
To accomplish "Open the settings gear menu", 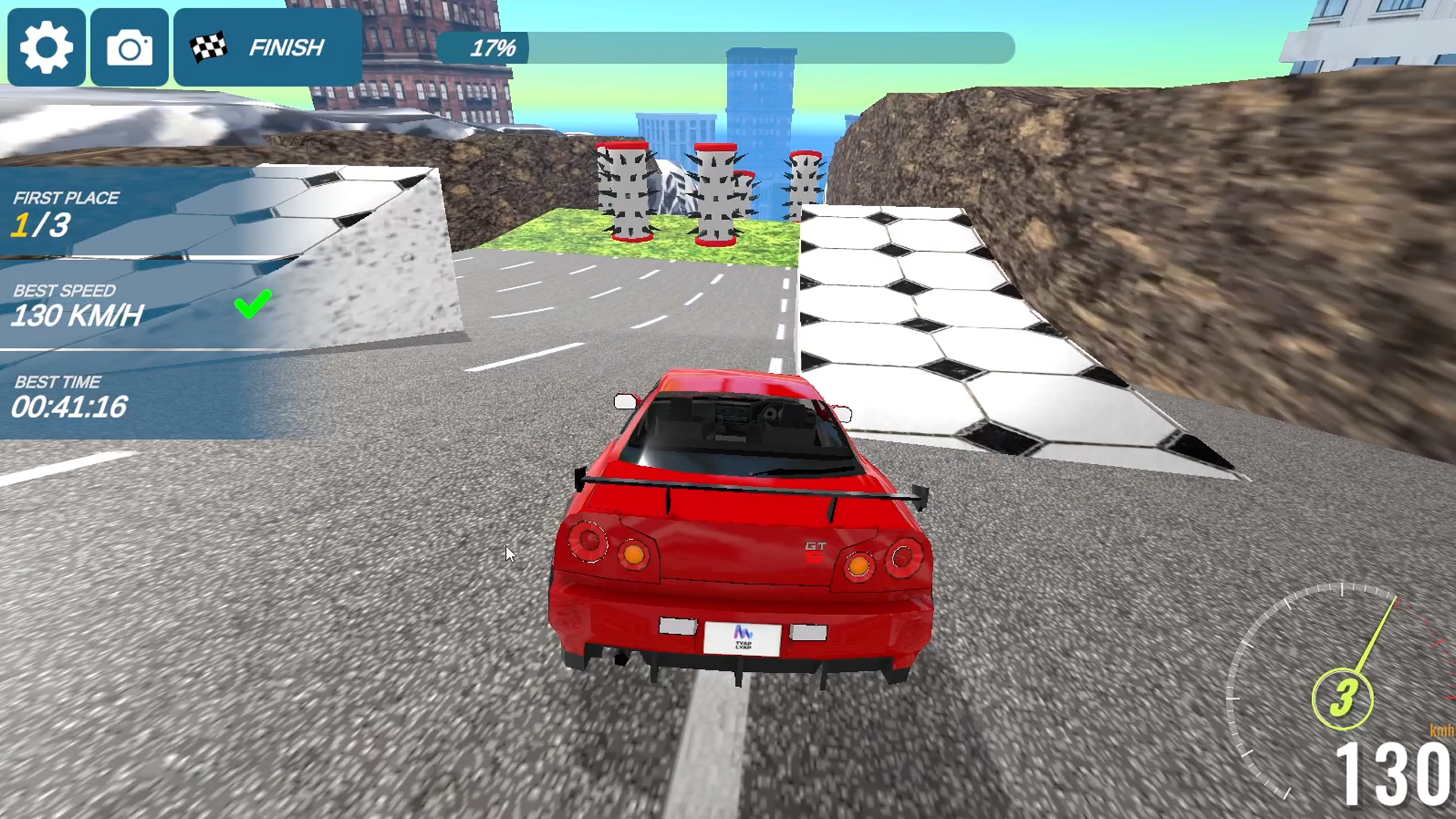I will [x=45, y=47].
